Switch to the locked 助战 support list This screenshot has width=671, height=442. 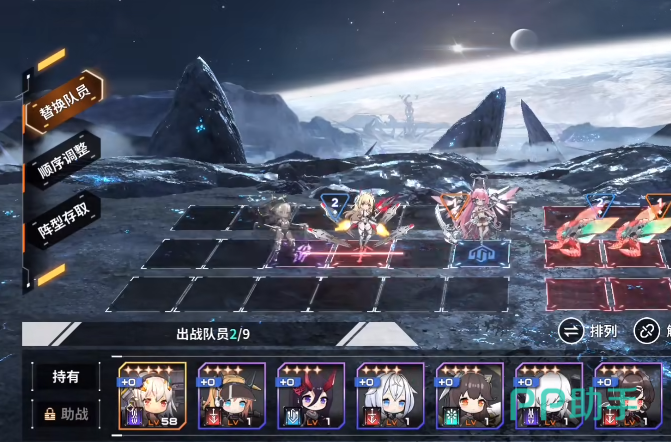click(65, 411)
